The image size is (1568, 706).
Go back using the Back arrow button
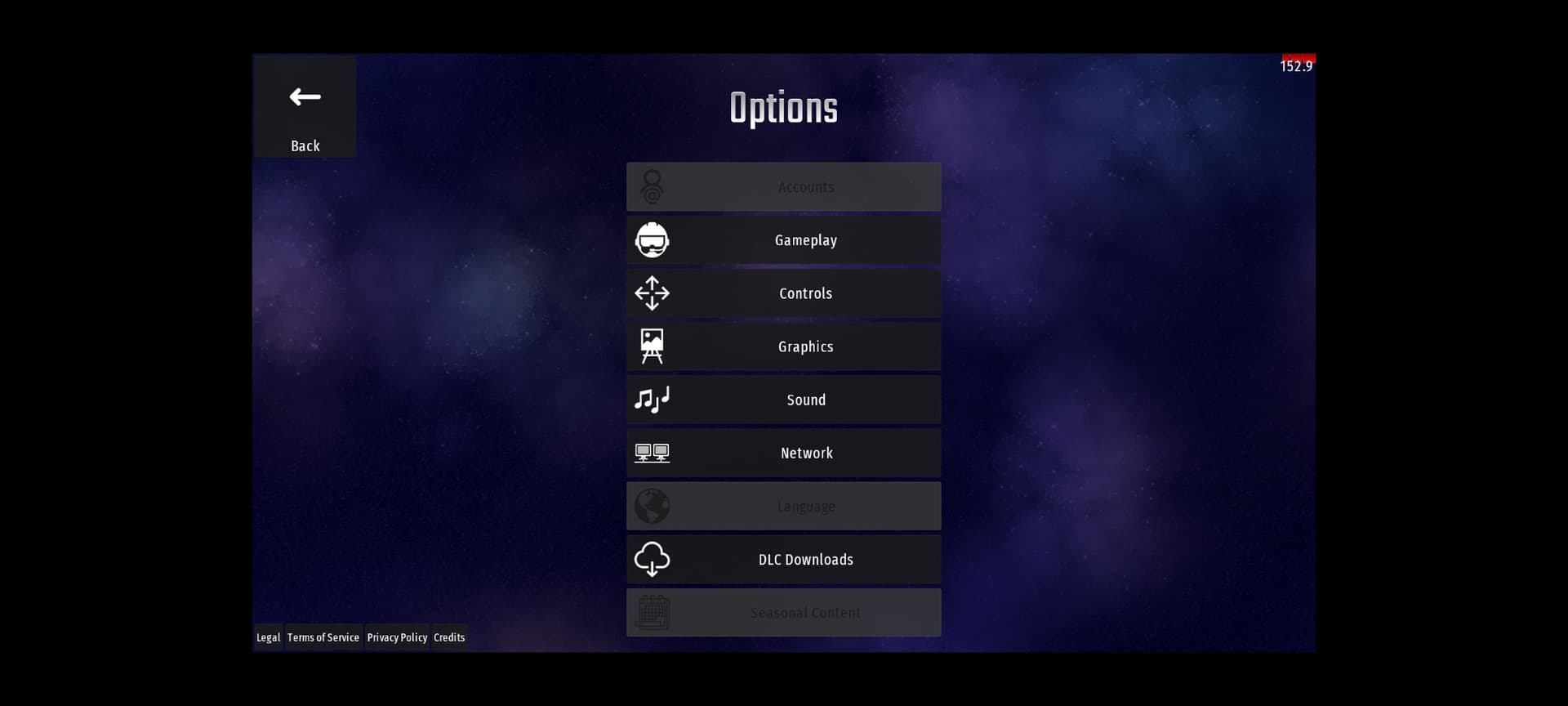click(305, 107)
